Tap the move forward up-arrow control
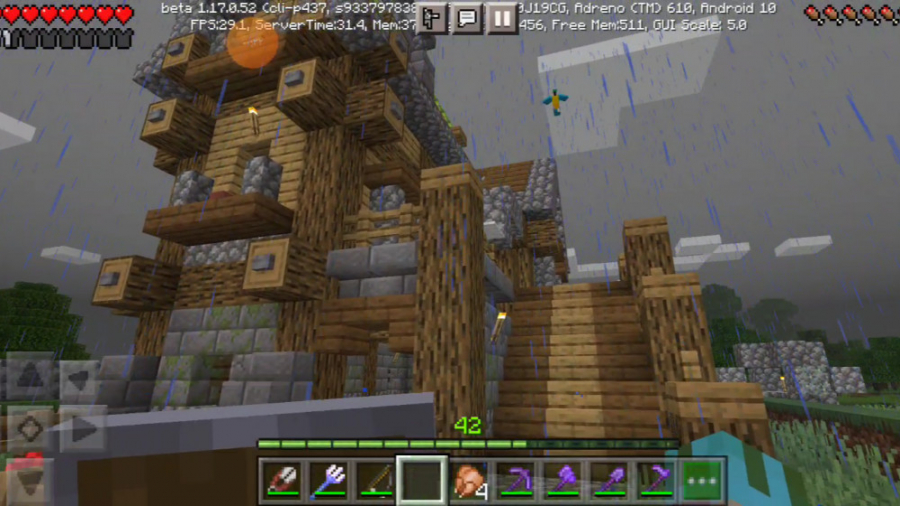Viewport: 900px width, 506px height. point(28,378)
